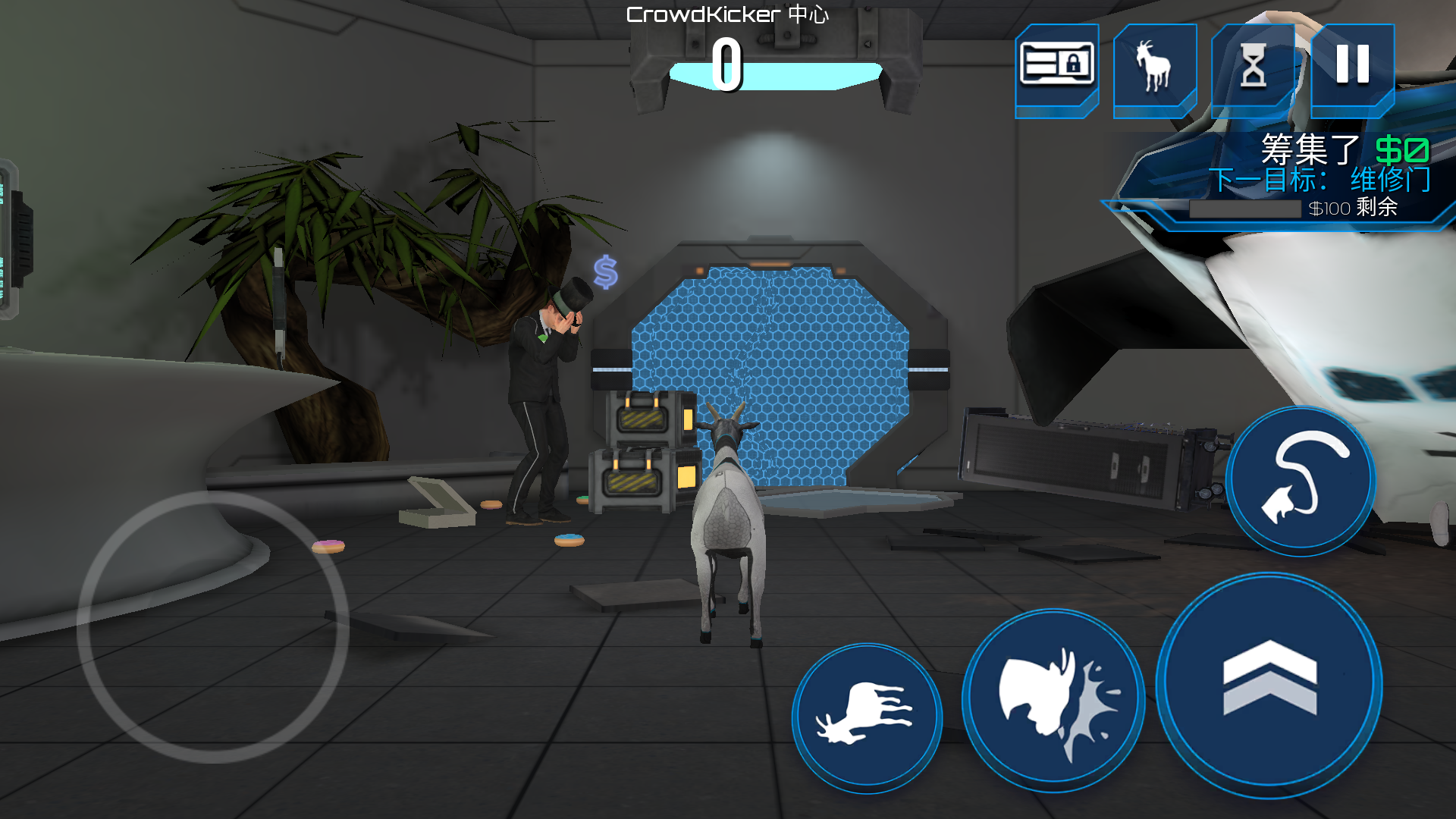Tap the hourglass slow-motion button
1456x819 pixels.
(x=1254, y=66)
